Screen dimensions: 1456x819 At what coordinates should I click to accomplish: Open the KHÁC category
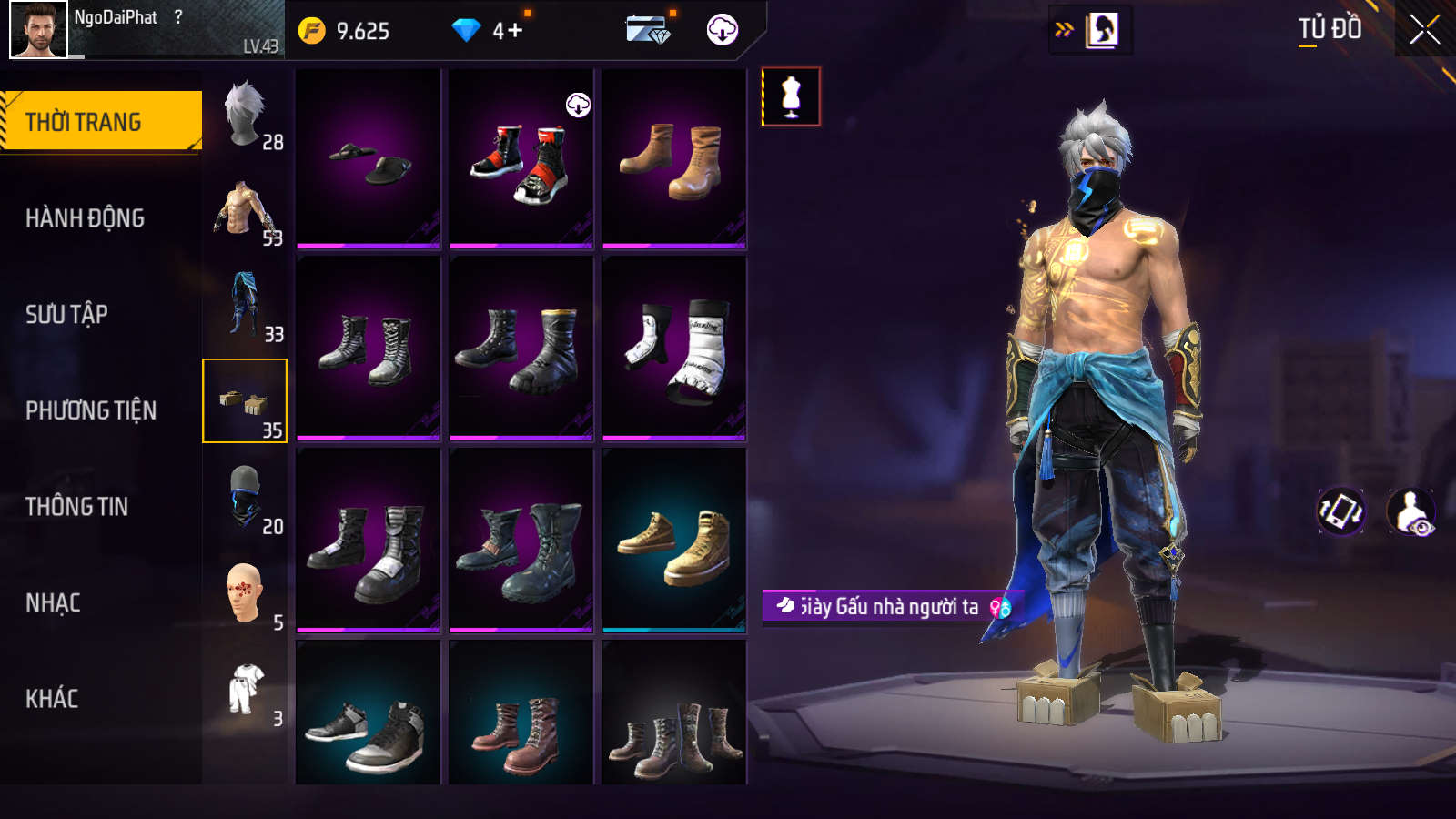click(52, 699)
